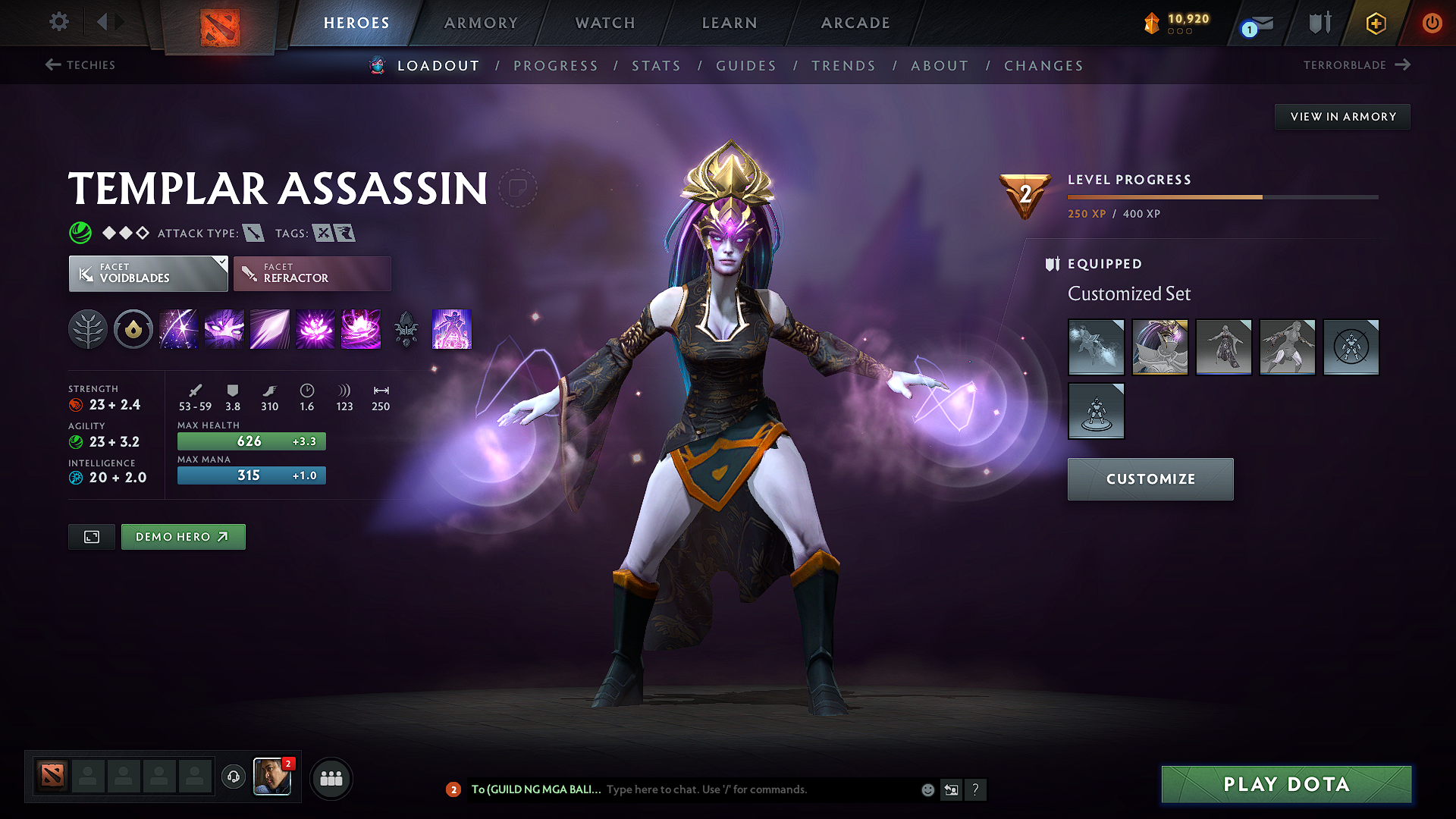Open the Dota 2 logo icon

point(219,24)
